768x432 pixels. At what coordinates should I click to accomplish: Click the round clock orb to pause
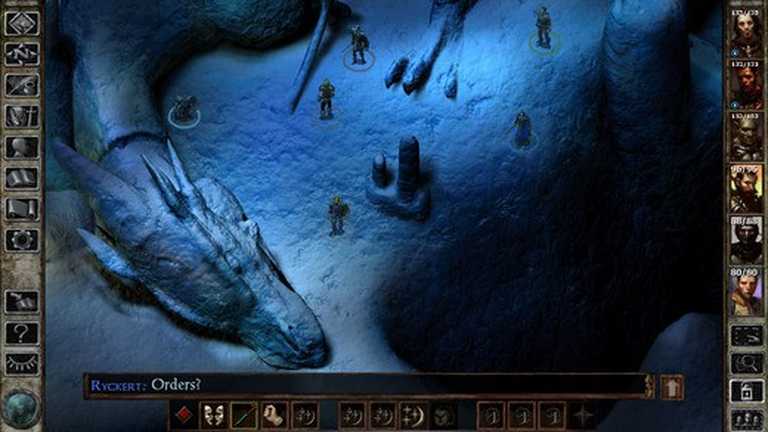[x=21, y=407]
